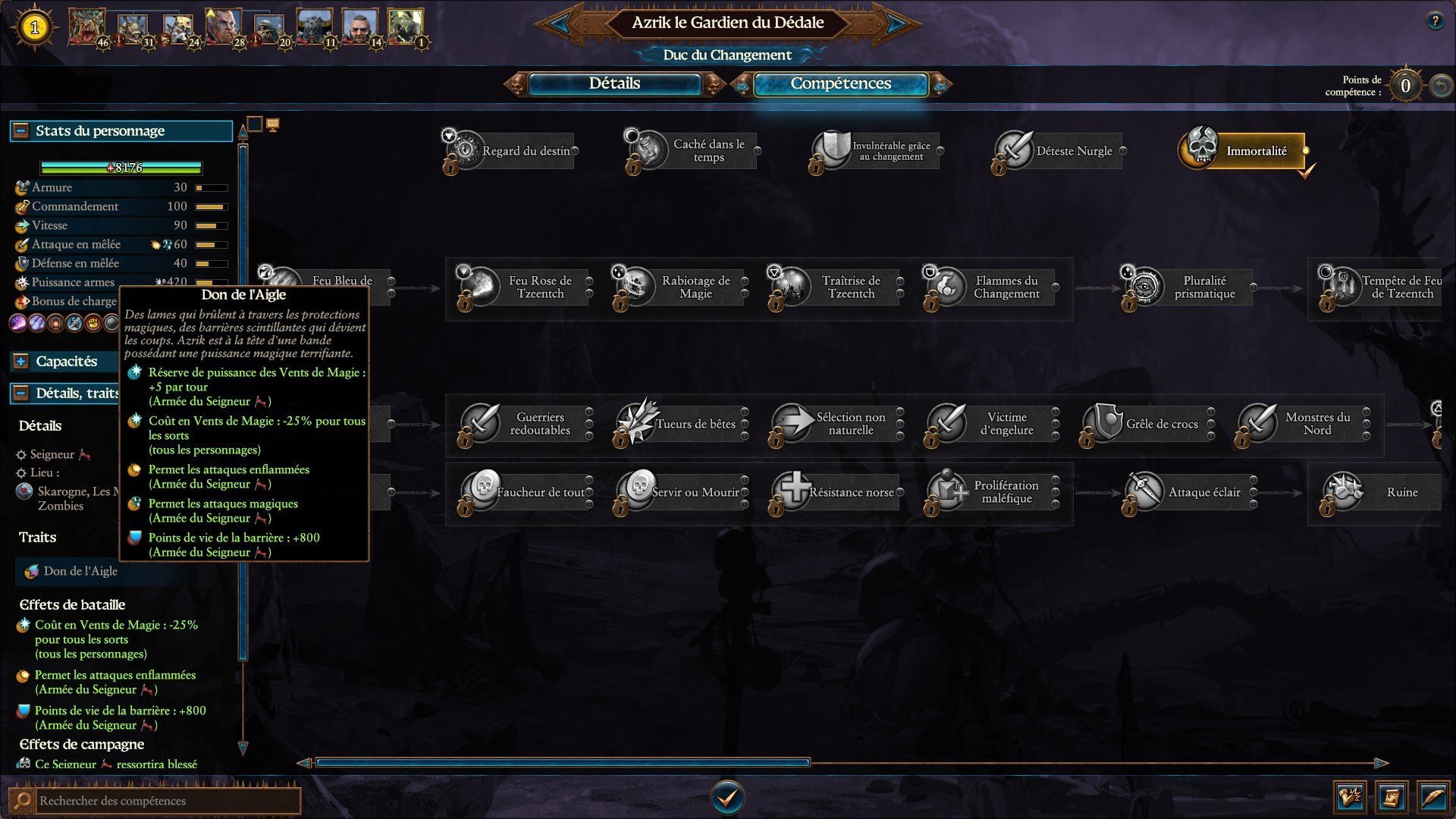
Task: Expand the Capacités section
Action: click(x=21, y=362)
